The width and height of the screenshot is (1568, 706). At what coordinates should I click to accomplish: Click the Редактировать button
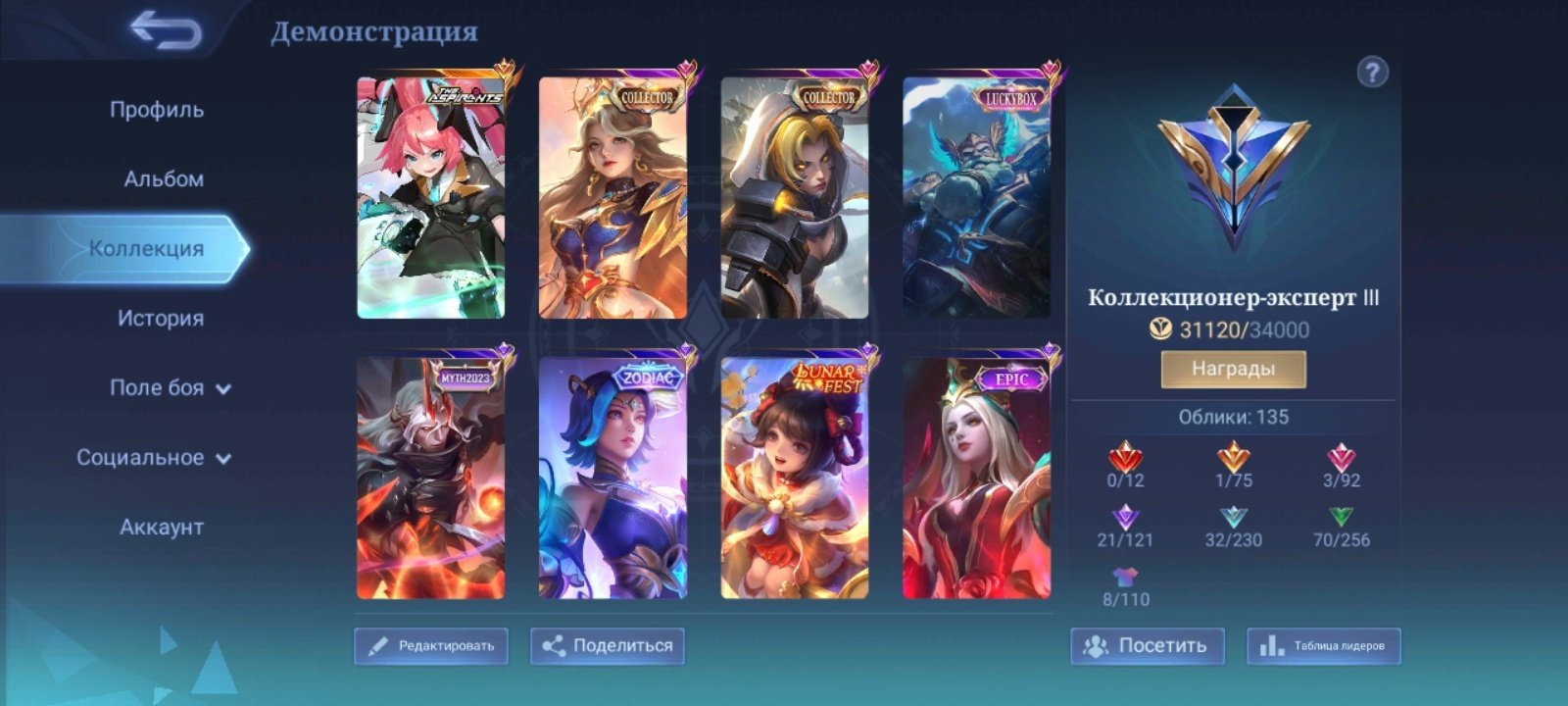click(431, 646)
